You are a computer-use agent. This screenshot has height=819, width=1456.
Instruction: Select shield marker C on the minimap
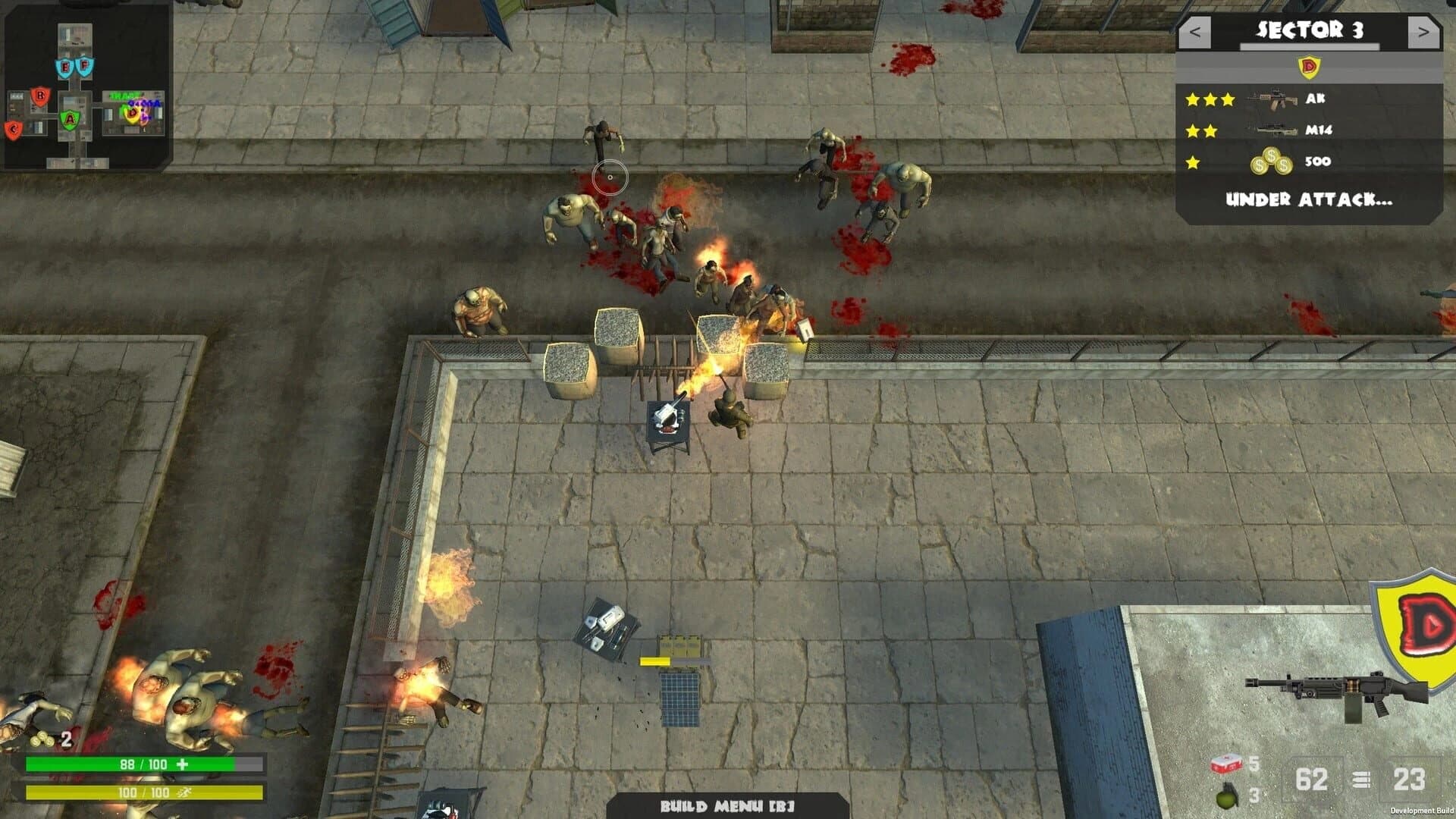coord(14,129)
